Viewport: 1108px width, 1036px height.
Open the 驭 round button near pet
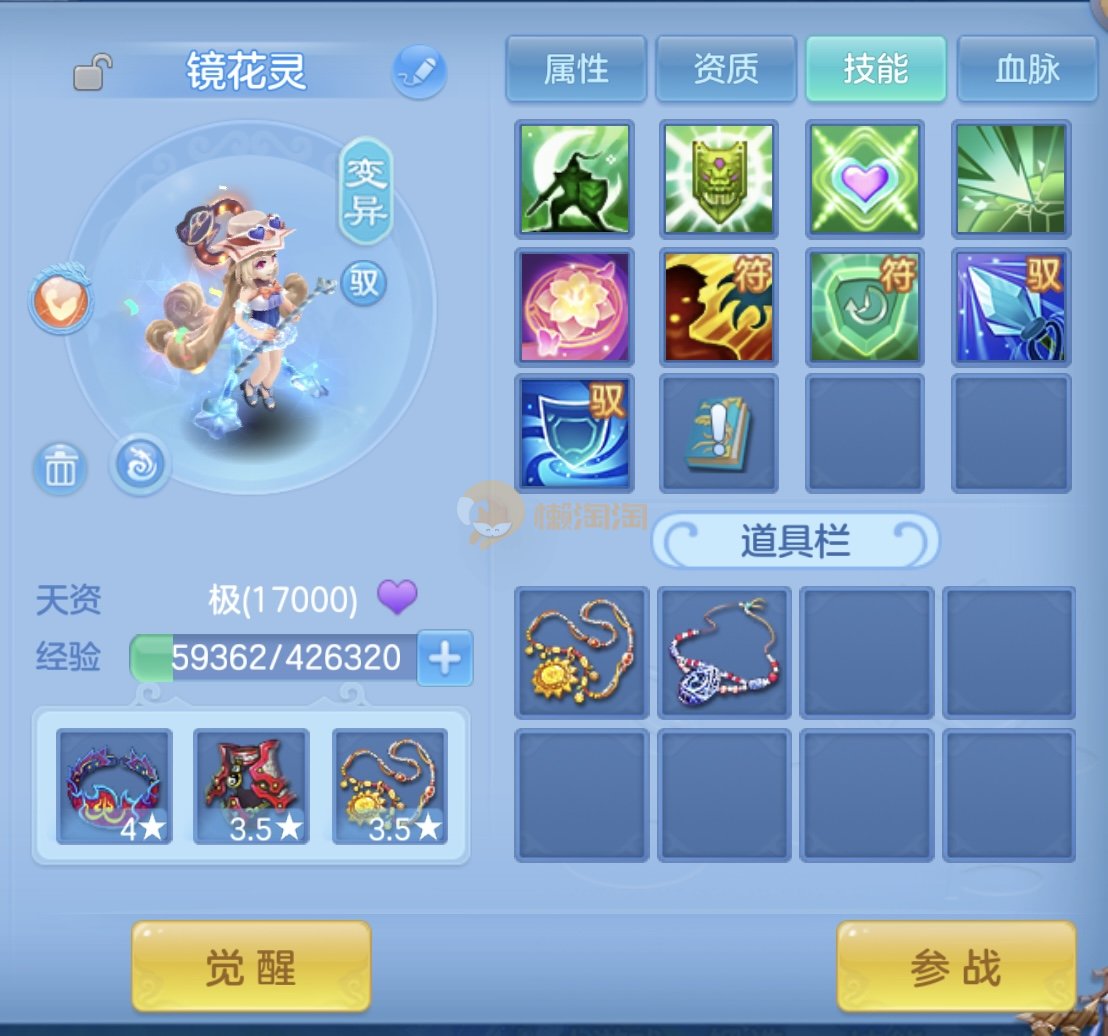click(364, 282)
